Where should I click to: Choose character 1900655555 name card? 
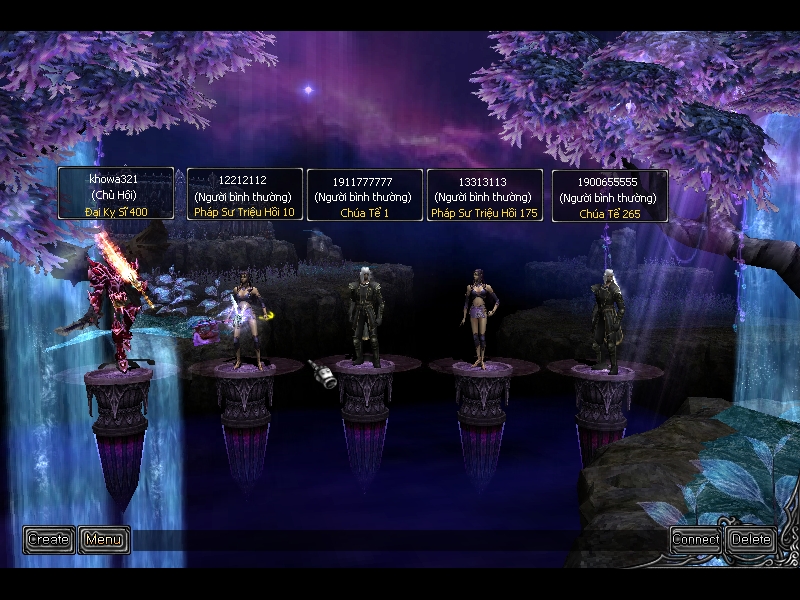[610, 195]
